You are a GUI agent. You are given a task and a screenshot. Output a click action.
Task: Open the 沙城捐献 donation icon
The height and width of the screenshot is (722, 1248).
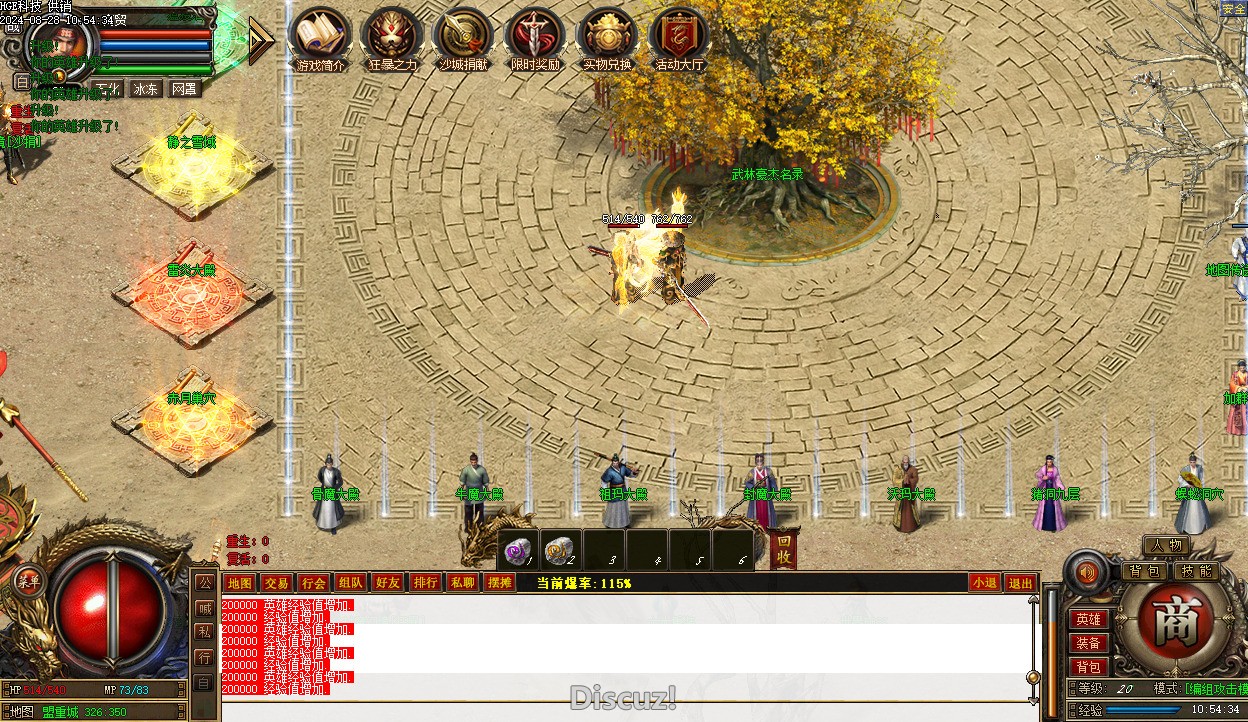tap(463, 37)
